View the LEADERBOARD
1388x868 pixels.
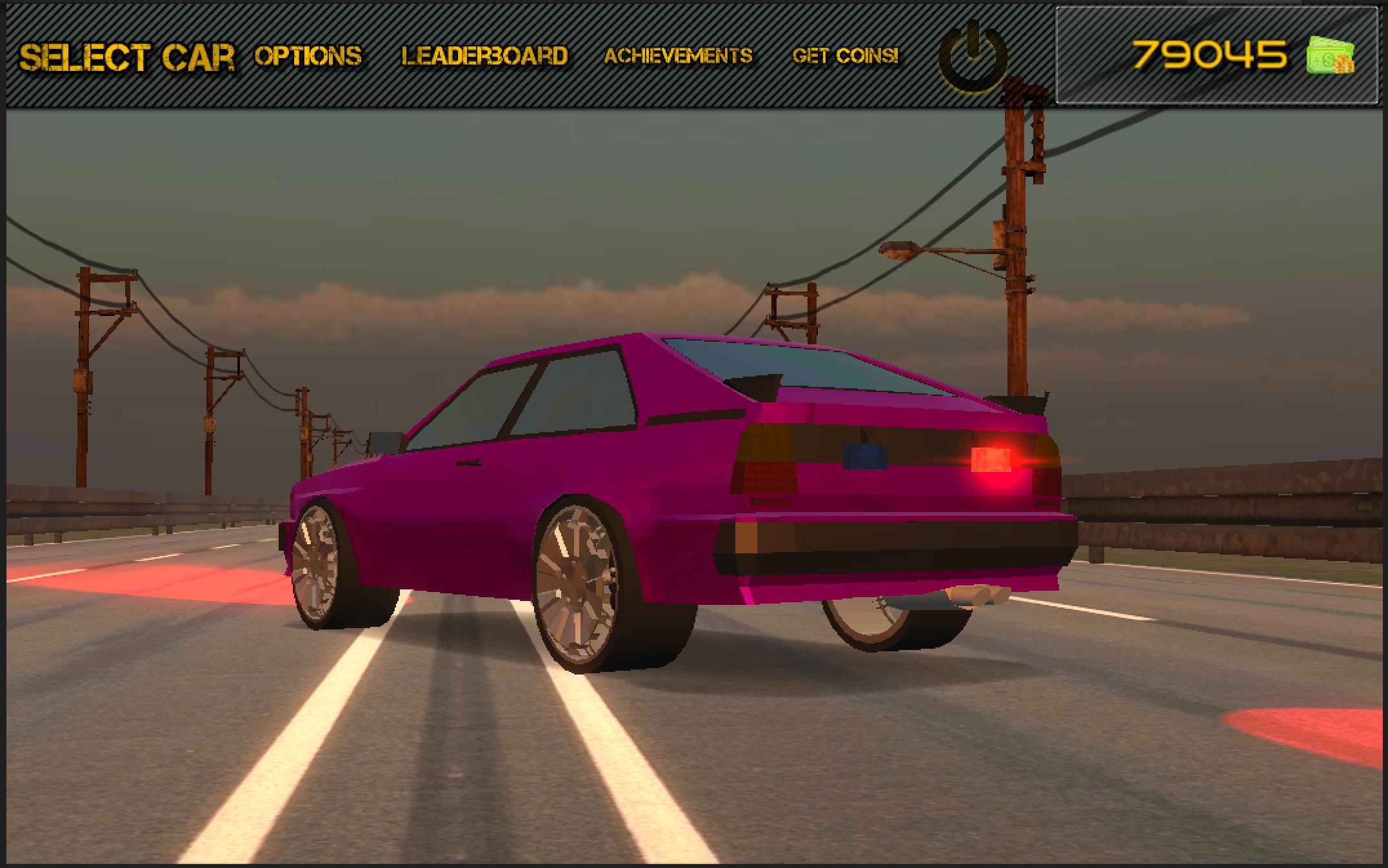coord(485,57)
